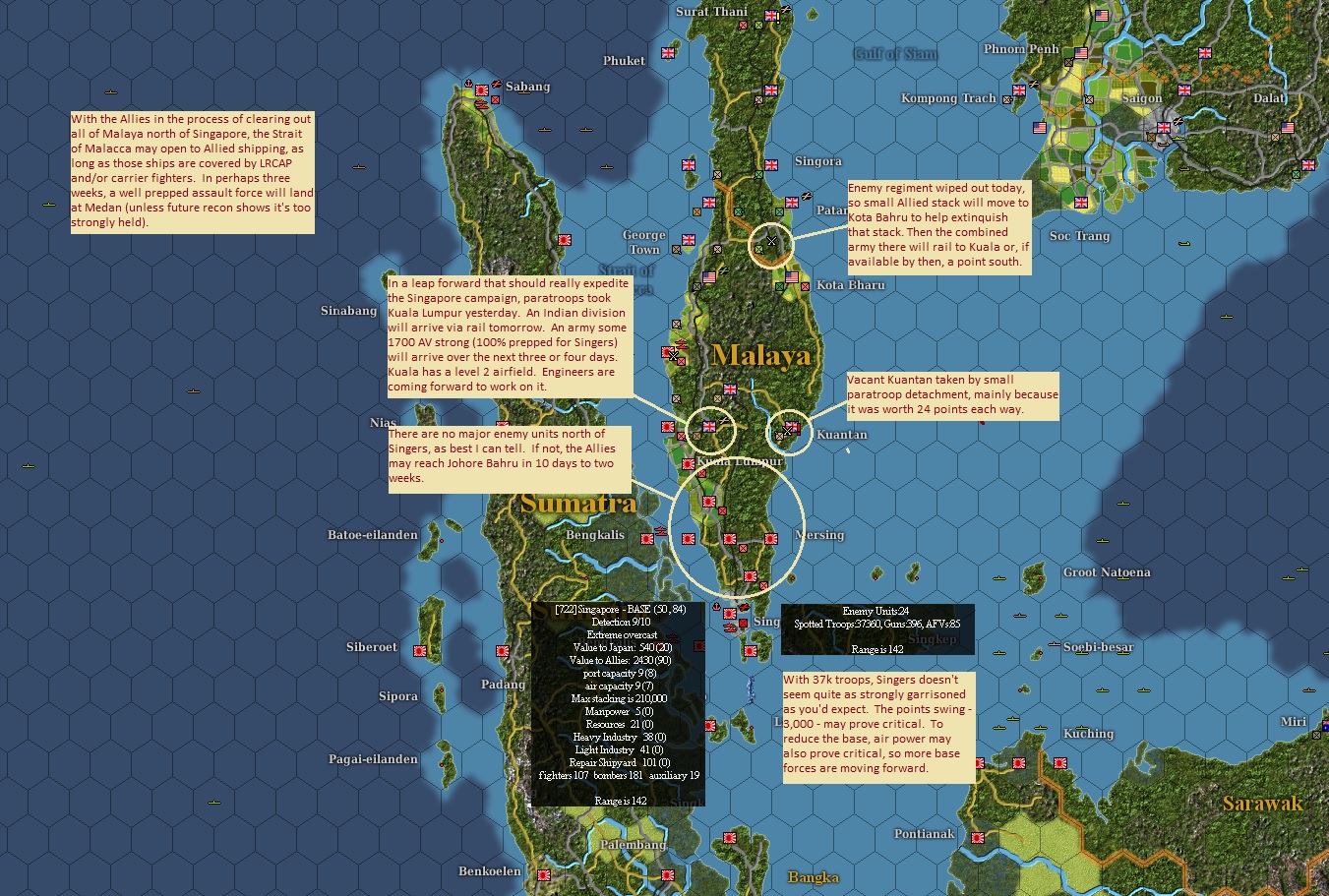Select the anchor port icon near Singapore
The width and height of the screenshot is (1329, 896).
click(716, 607)
